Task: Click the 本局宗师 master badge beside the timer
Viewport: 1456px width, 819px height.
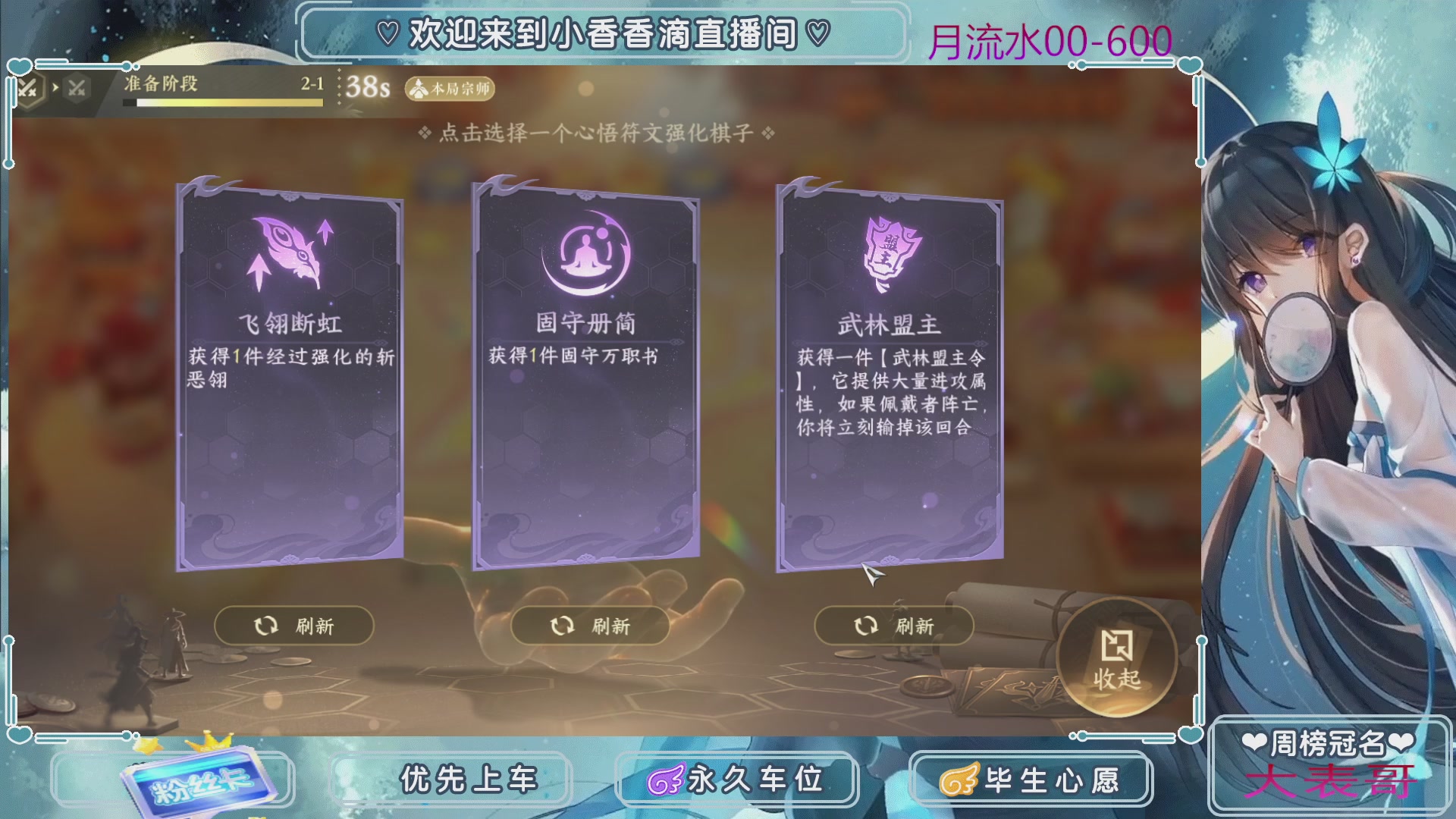Action: (449, 89)
